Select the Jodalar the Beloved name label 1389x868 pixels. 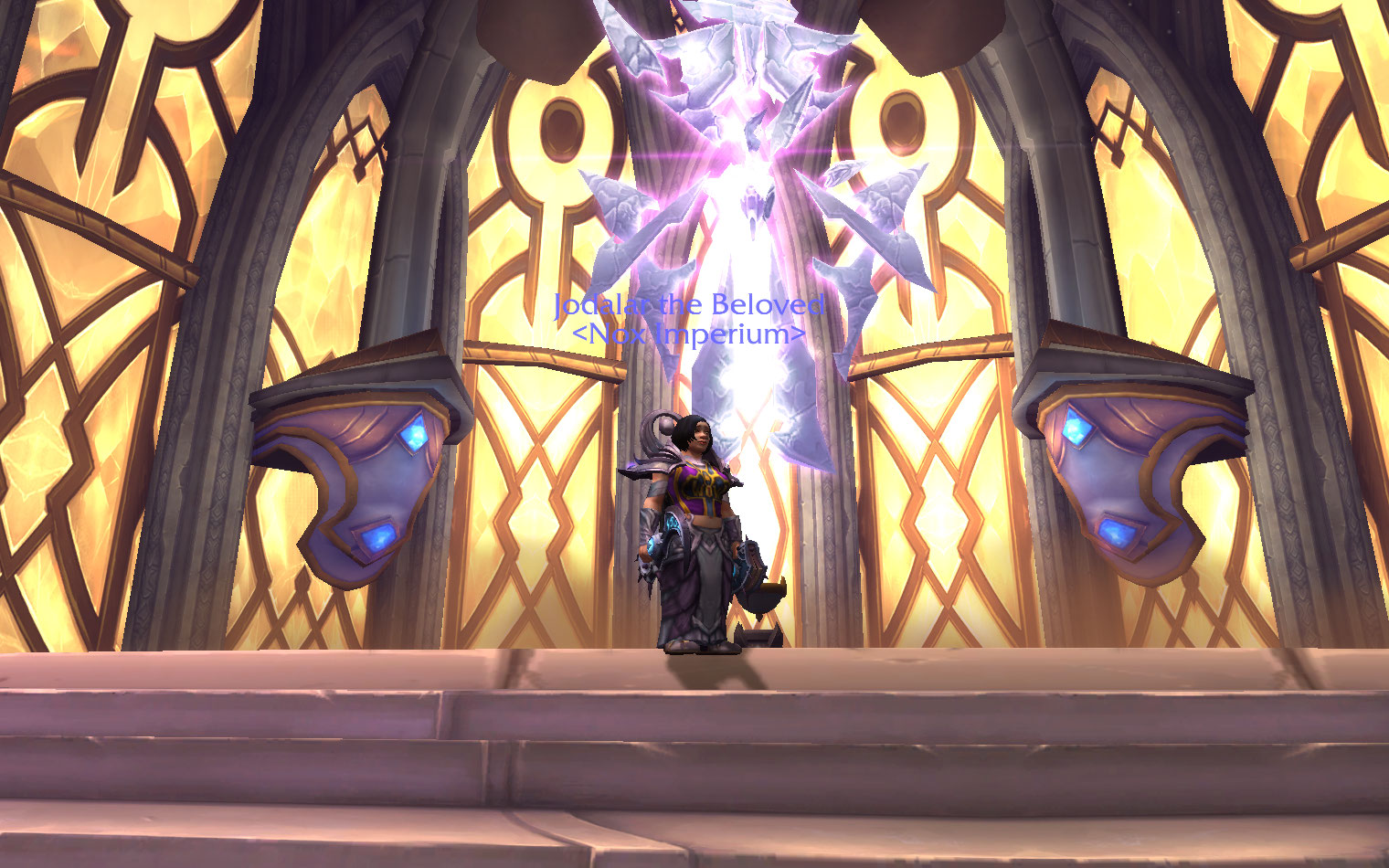[x=689, y=305]
